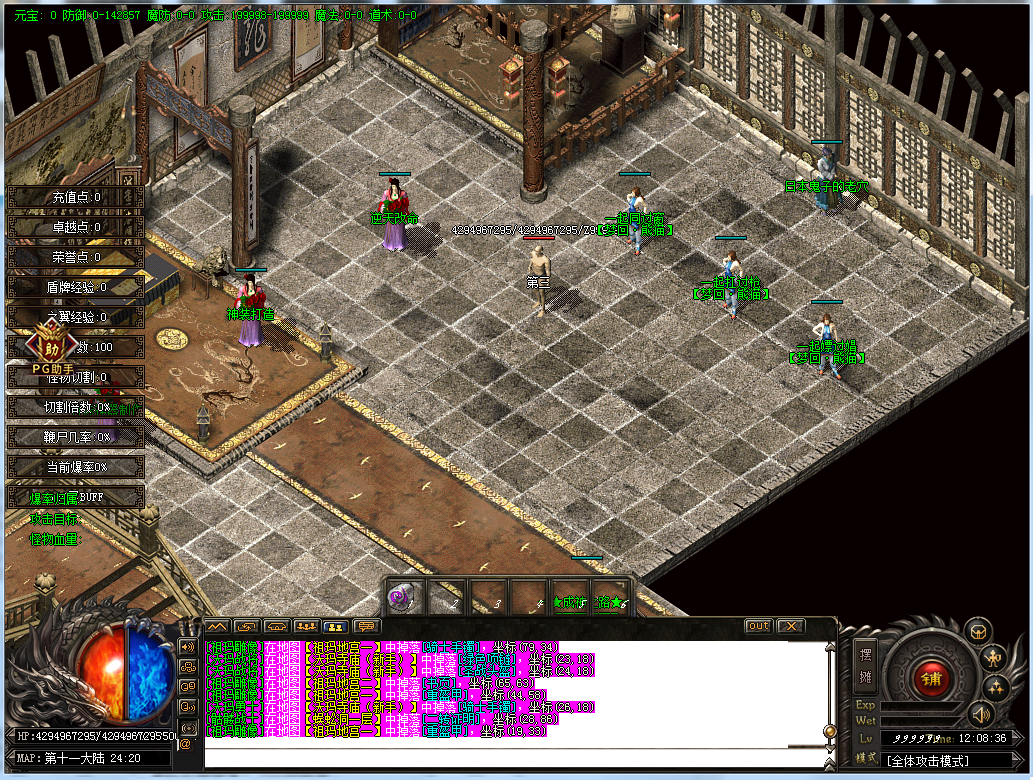Screen dimensions: 1033x780
Task: Toggle the speaker sound icon
Action: coord(980,713)
